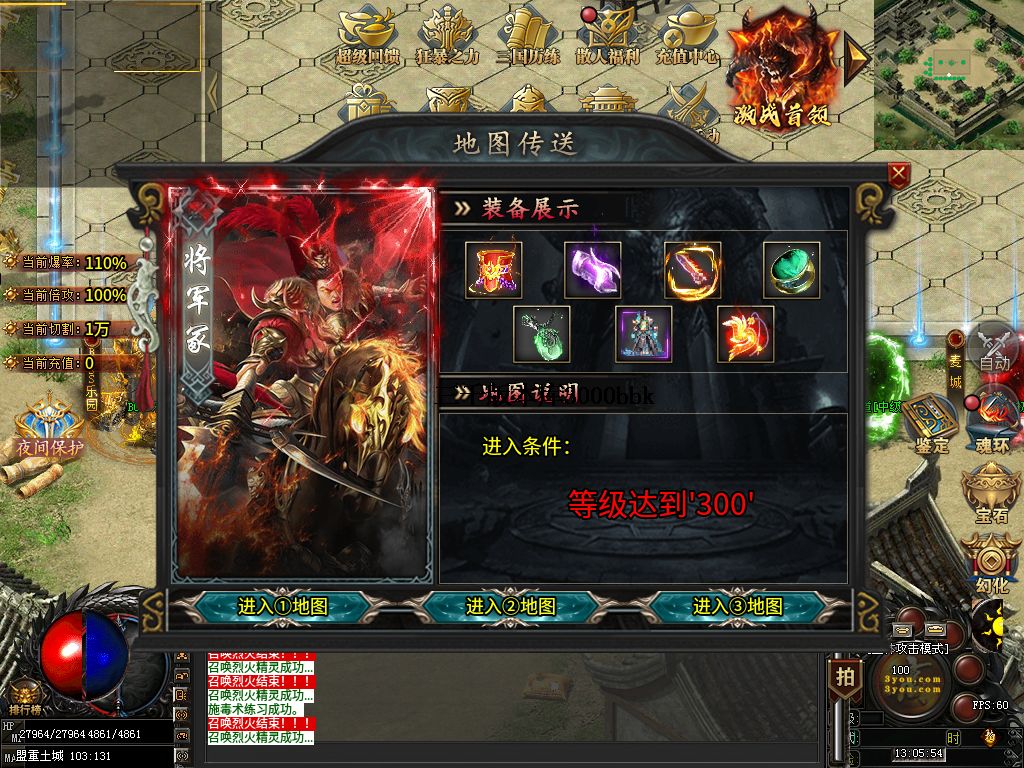Choose the 进入②地图 button

point(511,606)
